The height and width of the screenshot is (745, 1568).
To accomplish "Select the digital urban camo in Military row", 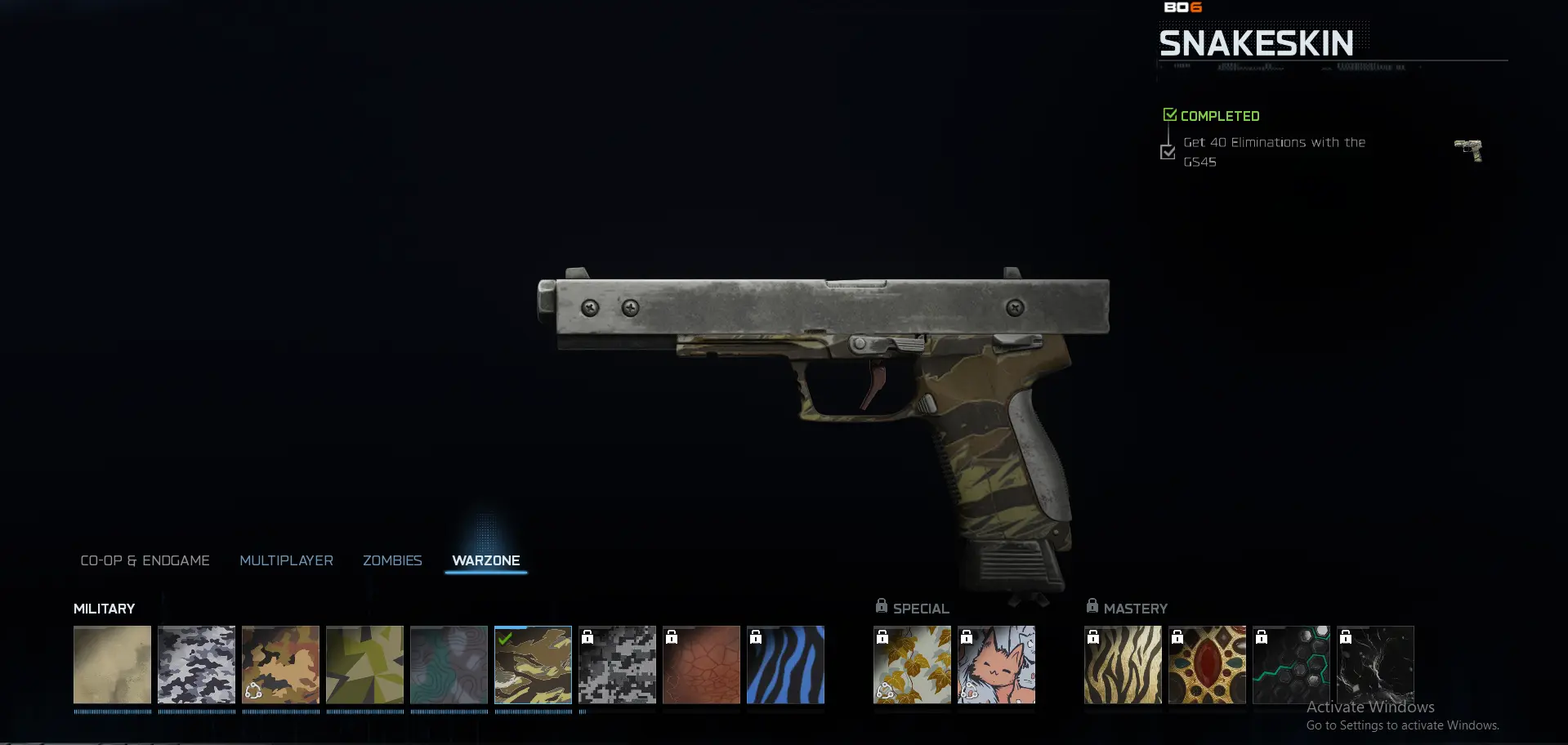I will [x=618, y=665].
